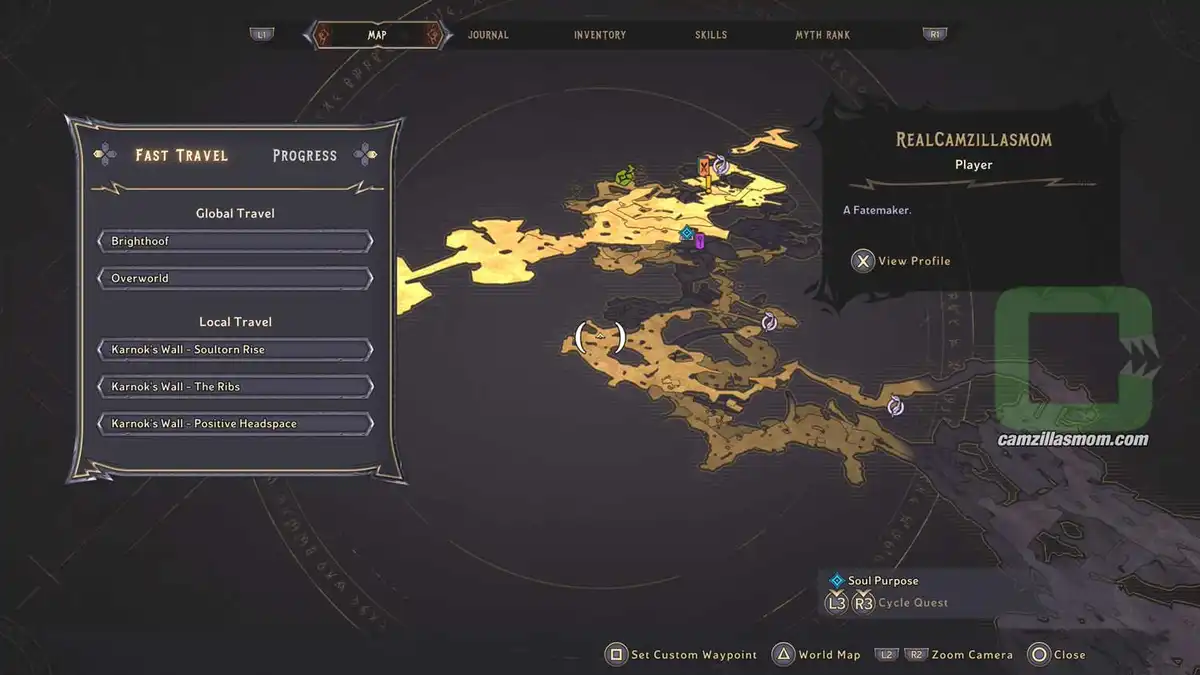Select the blue diamond quest marker
Viewport: 1200px width, 675px height.
[686, 234]
